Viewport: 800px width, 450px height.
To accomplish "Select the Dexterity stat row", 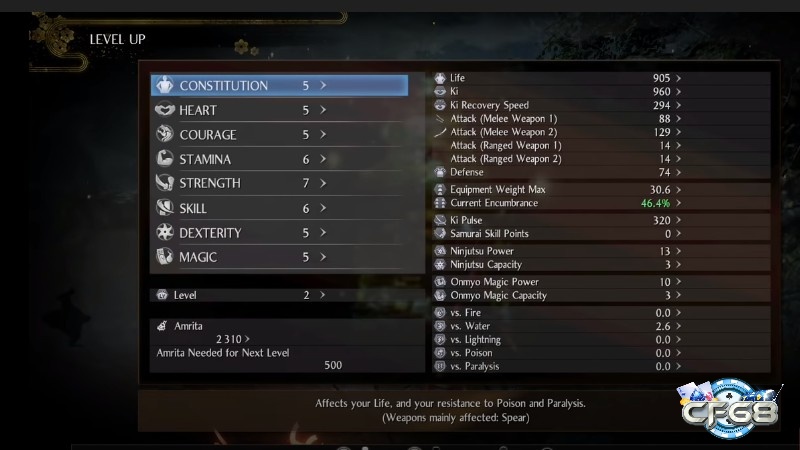I will tap(279, 233).
